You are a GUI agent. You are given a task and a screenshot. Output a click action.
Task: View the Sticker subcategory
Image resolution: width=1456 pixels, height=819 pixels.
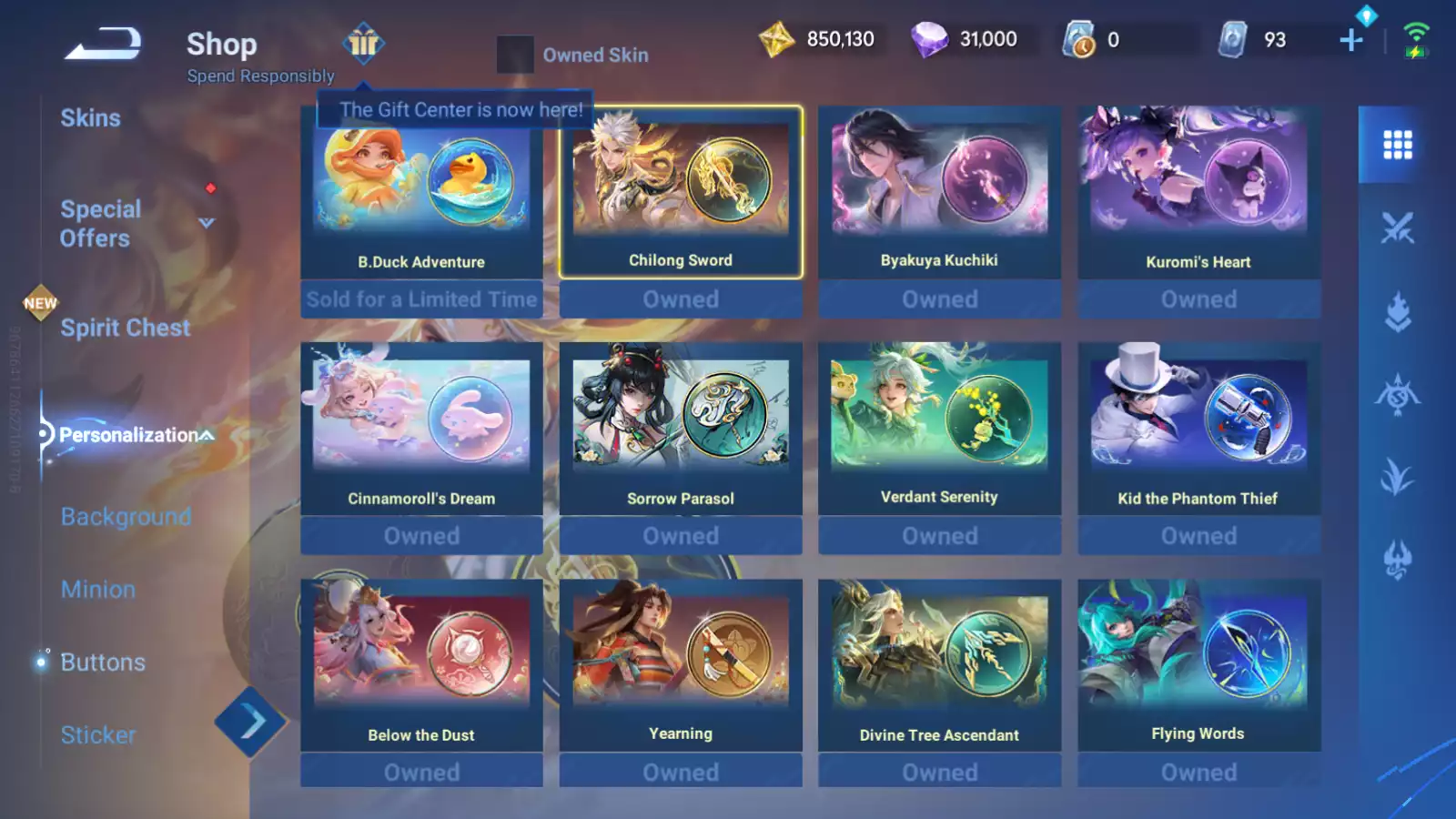(98, 735)
